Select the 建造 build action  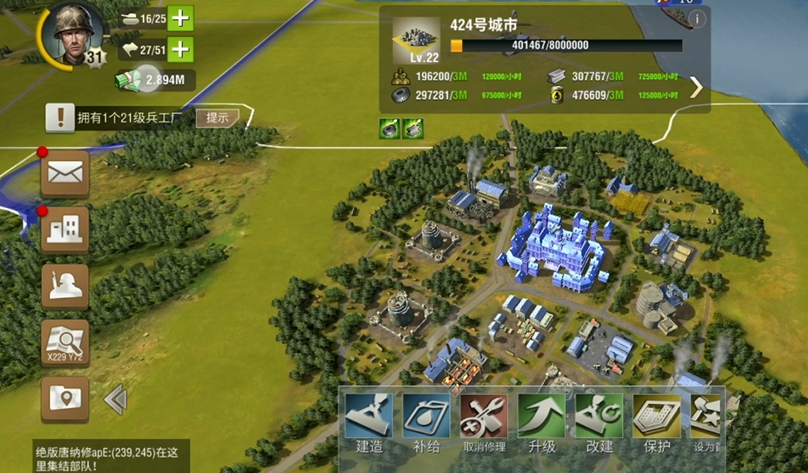pyautogui.click(x=369, y=422)
